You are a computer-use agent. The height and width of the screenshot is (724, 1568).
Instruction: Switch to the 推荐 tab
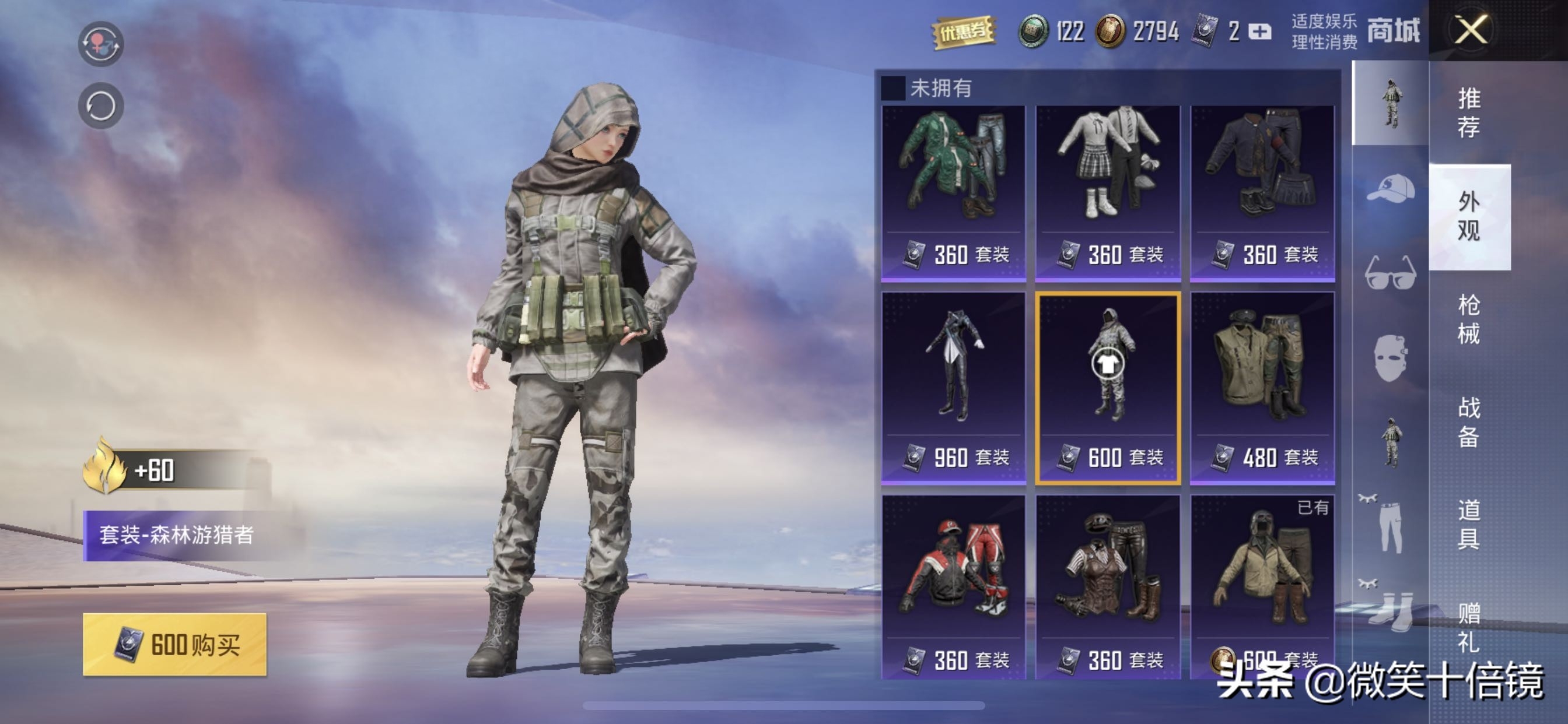tap(1468, 113)
